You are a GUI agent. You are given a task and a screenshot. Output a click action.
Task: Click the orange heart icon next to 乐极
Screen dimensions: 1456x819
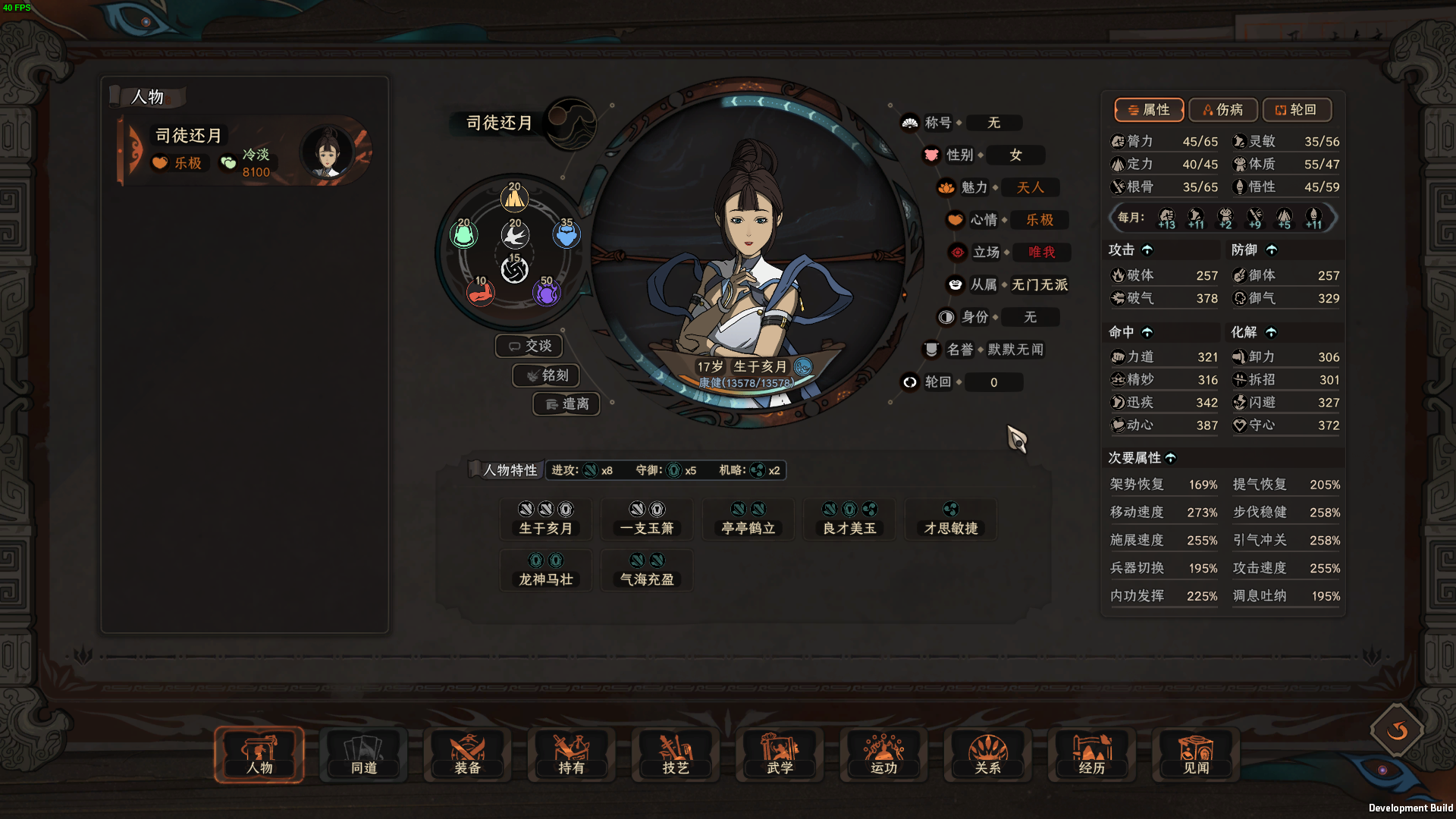coord(159,163)
